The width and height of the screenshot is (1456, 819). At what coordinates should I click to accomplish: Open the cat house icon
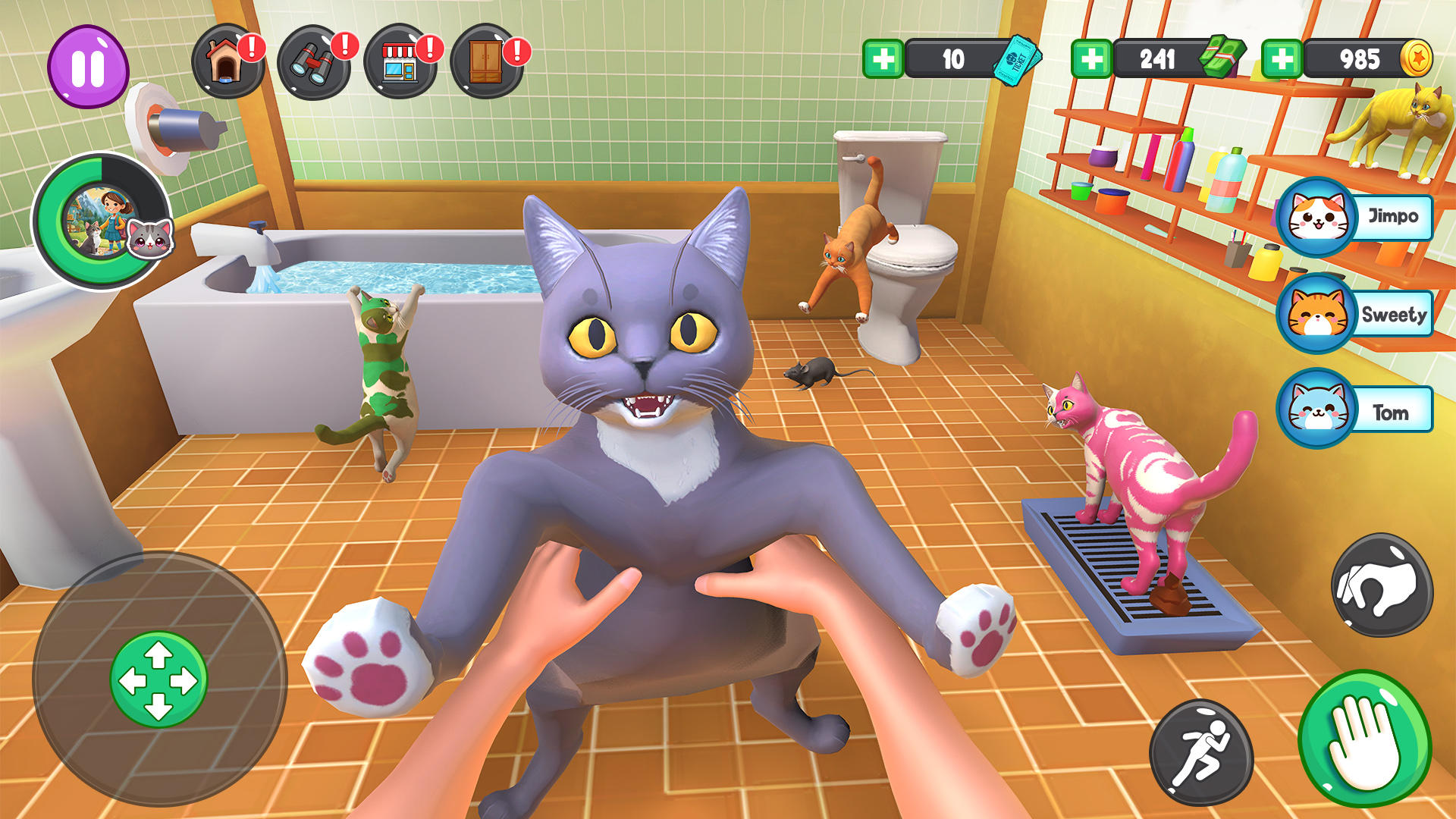226,62
